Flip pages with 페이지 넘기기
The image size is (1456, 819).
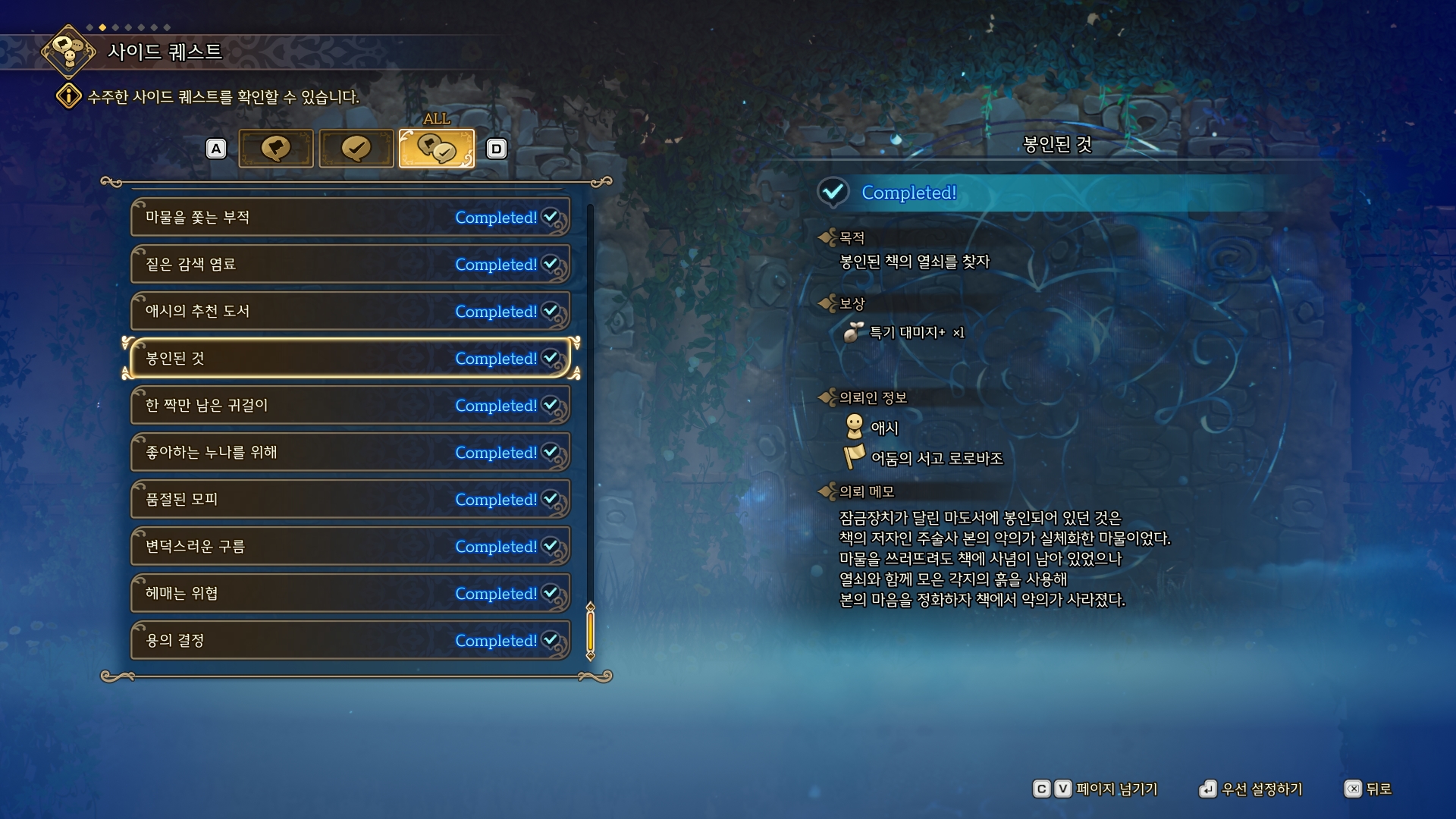click(x=1096, y=789)
